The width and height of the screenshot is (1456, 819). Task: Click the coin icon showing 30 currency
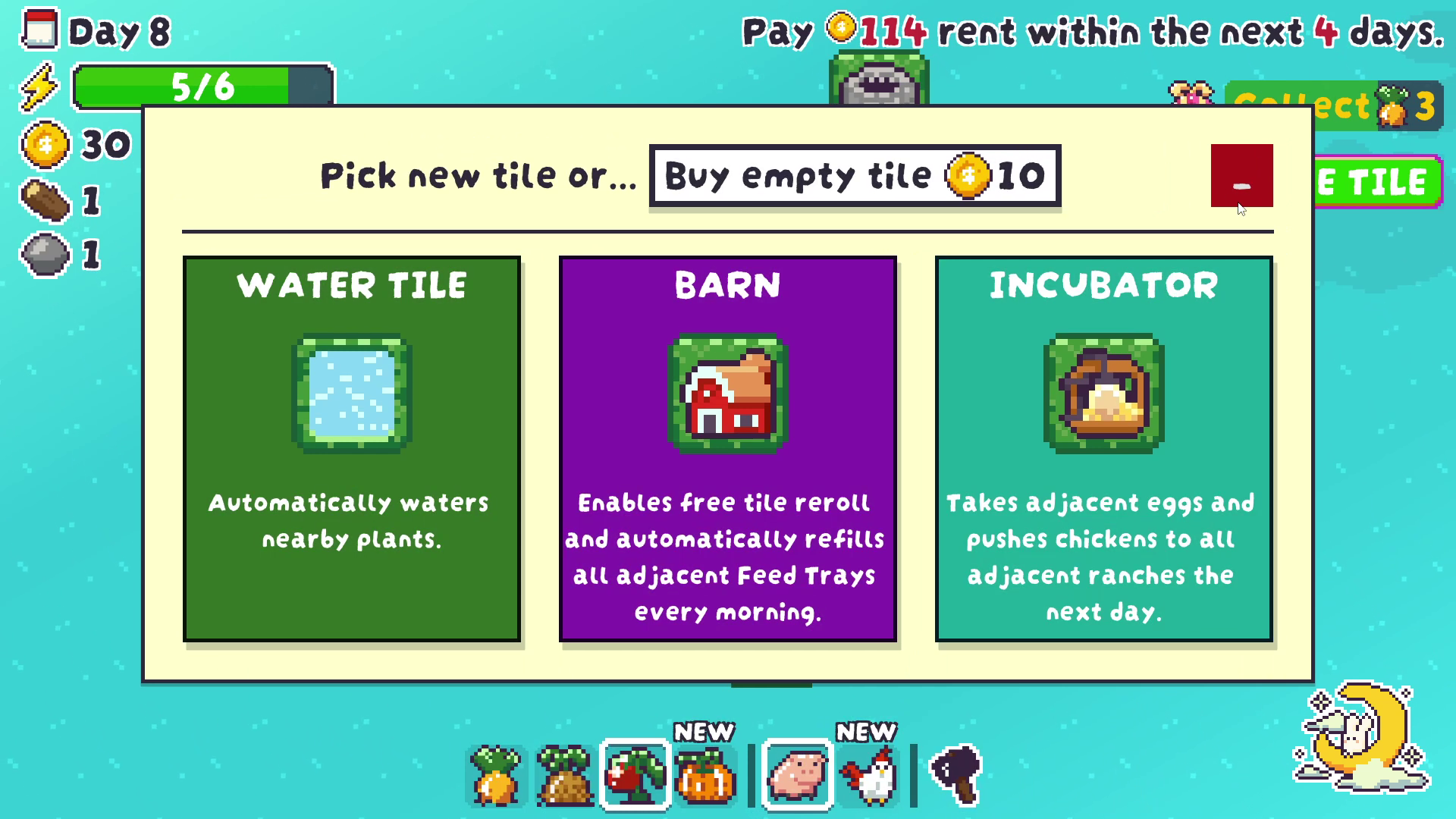[x=45, y=144]
